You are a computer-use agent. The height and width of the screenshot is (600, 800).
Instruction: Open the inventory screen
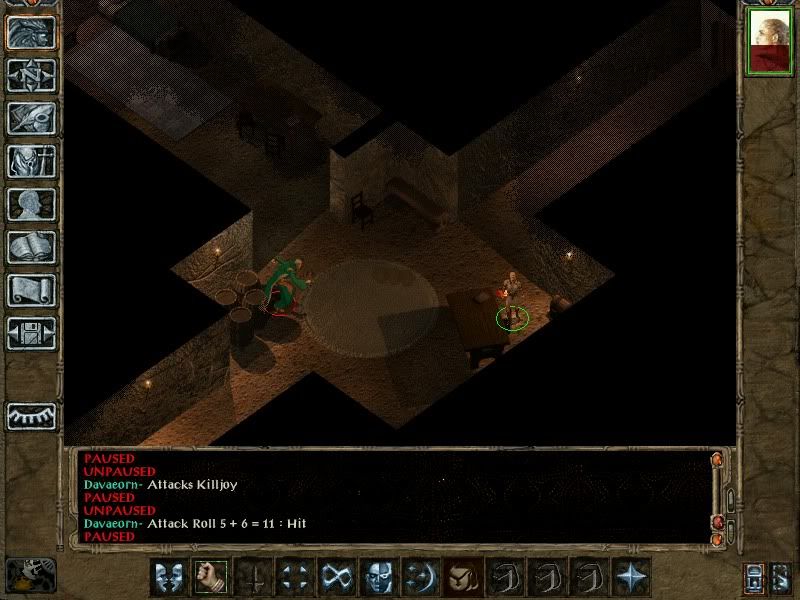tap(31, 161)
